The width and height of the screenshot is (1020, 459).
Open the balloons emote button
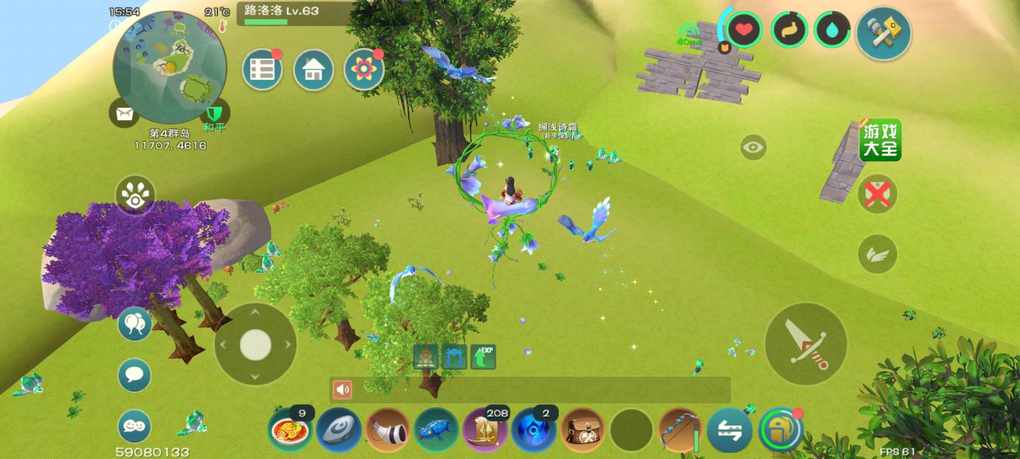tap(135, 324)
